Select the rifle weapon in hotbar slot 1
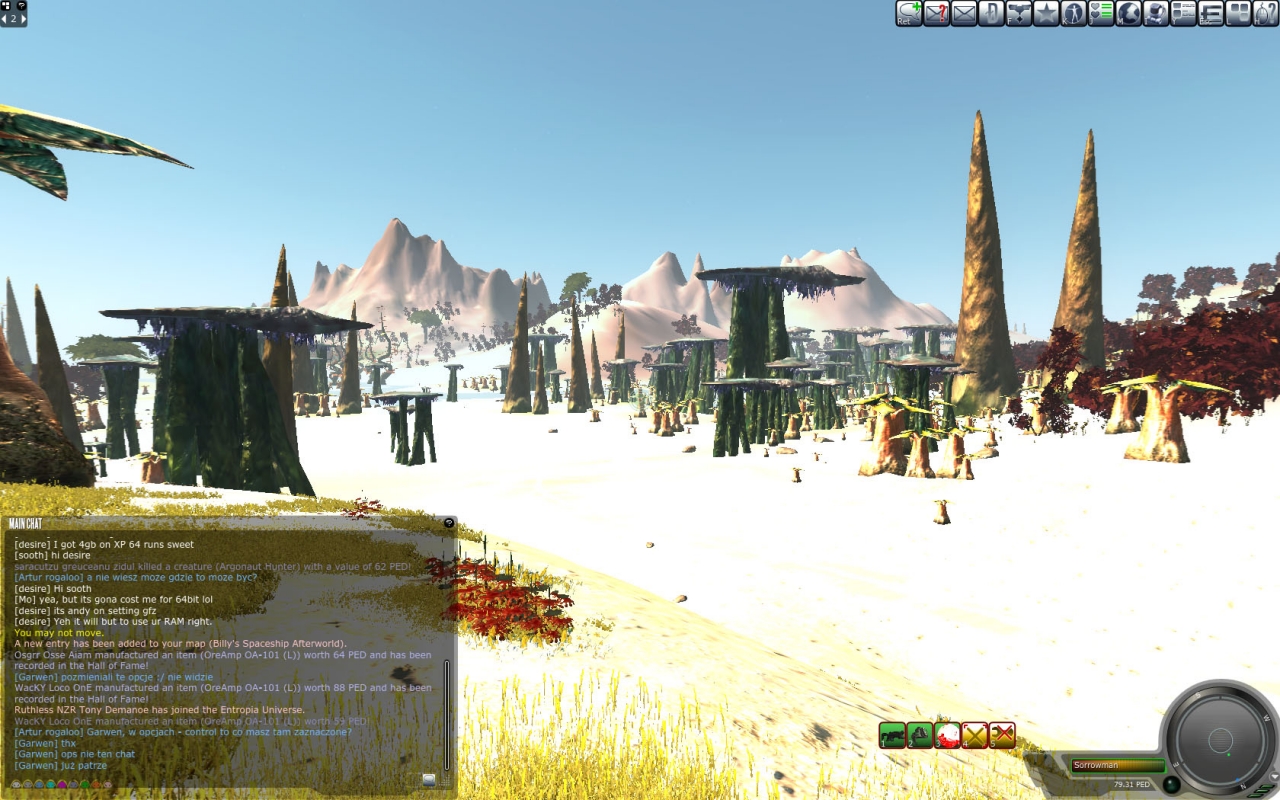Image resolution: width=1280 pixels, height=800 pixels. (892, 735)
